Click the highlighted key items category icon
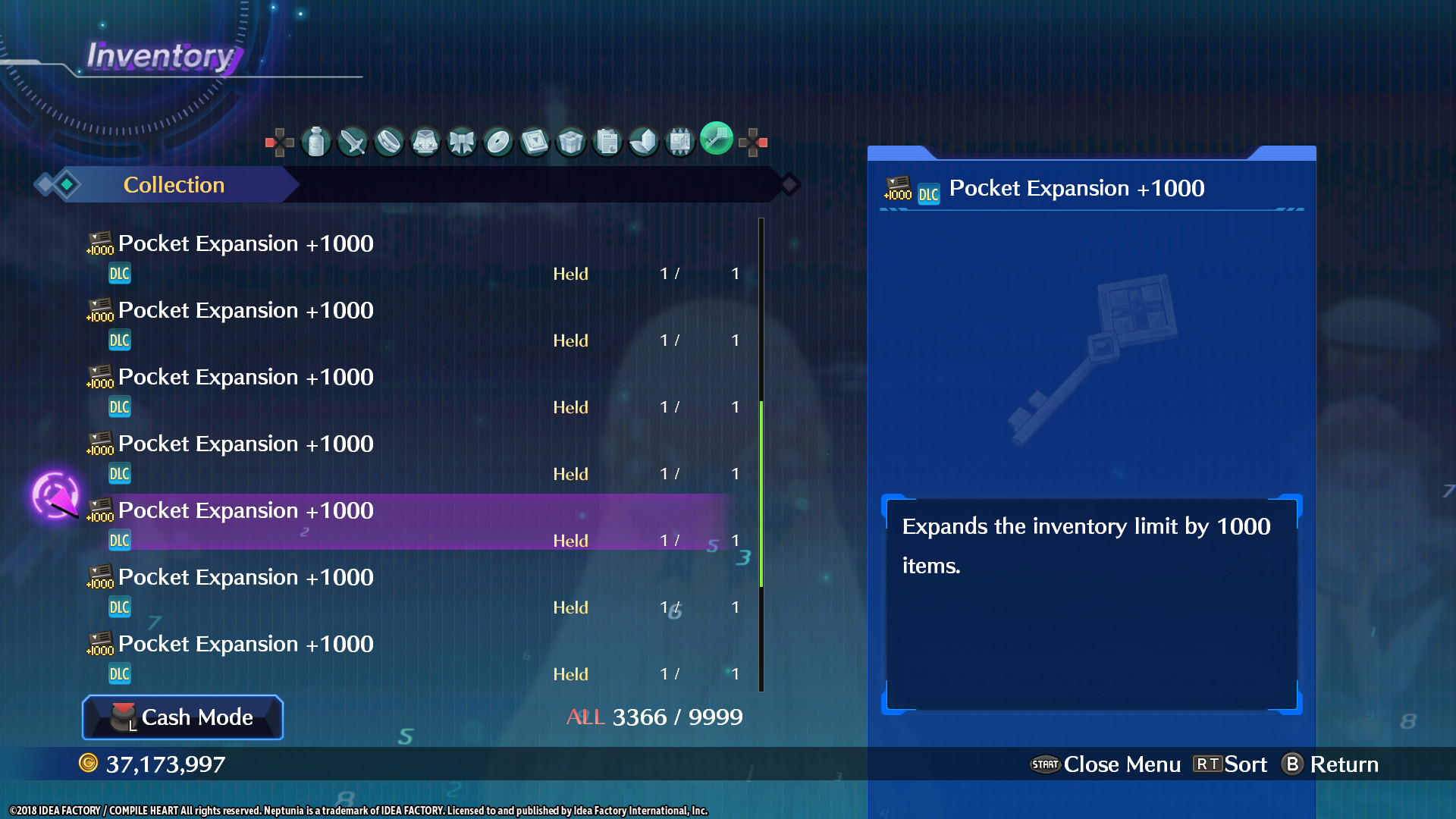 (716, 140)
